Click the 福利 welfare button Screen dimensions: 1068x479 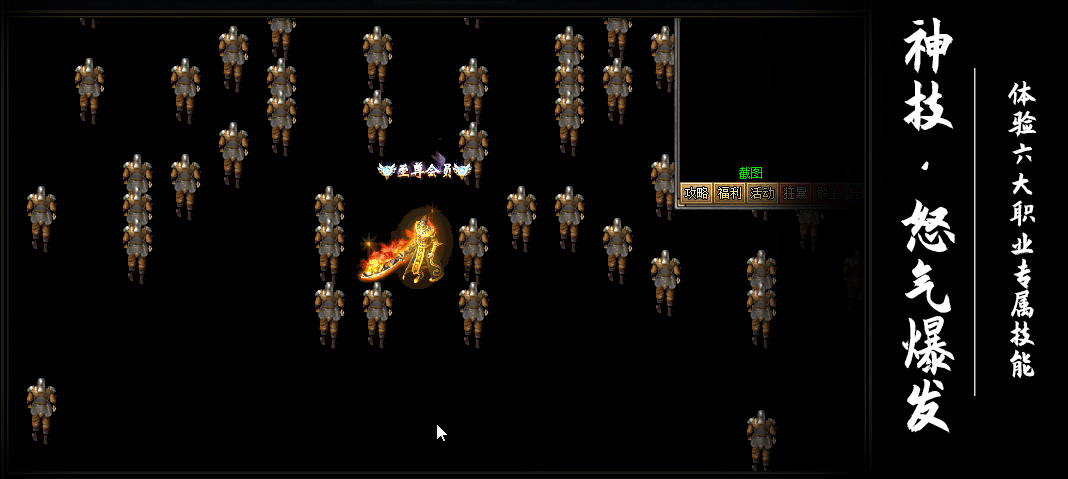click(729, 193)
